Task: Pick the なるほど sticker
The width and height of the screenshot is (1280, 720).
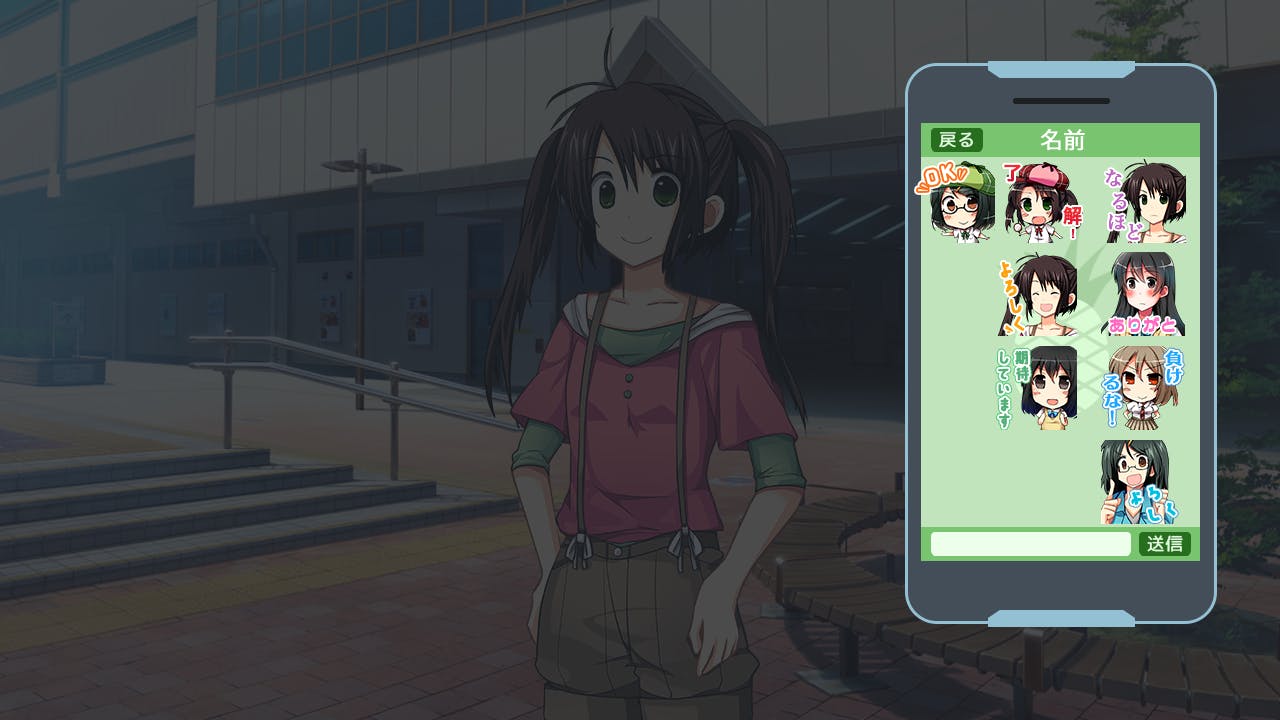Action: 1147,205
